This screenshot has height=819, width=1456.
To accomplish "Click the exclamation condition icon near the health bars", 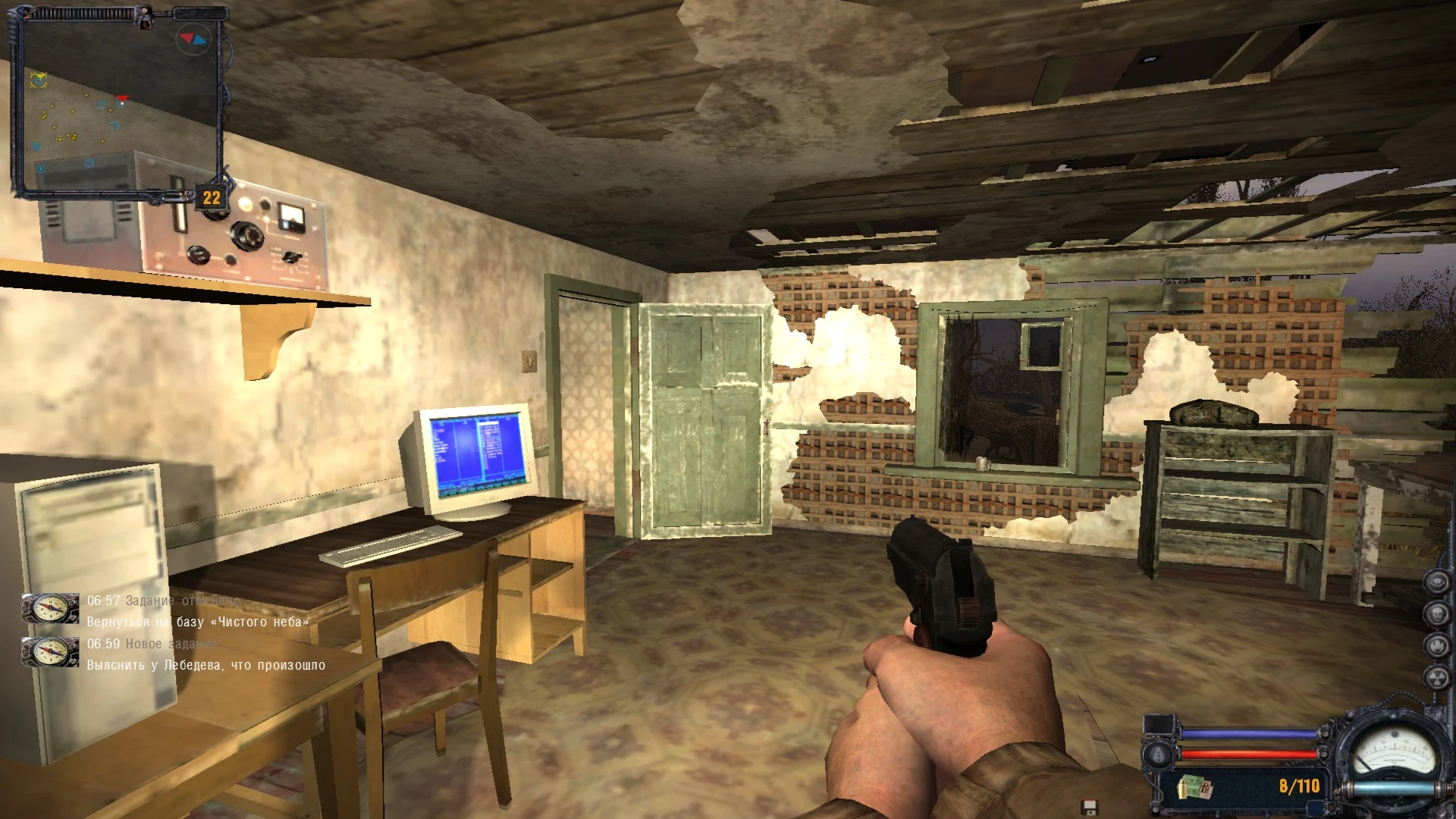I will (1158, 755).
